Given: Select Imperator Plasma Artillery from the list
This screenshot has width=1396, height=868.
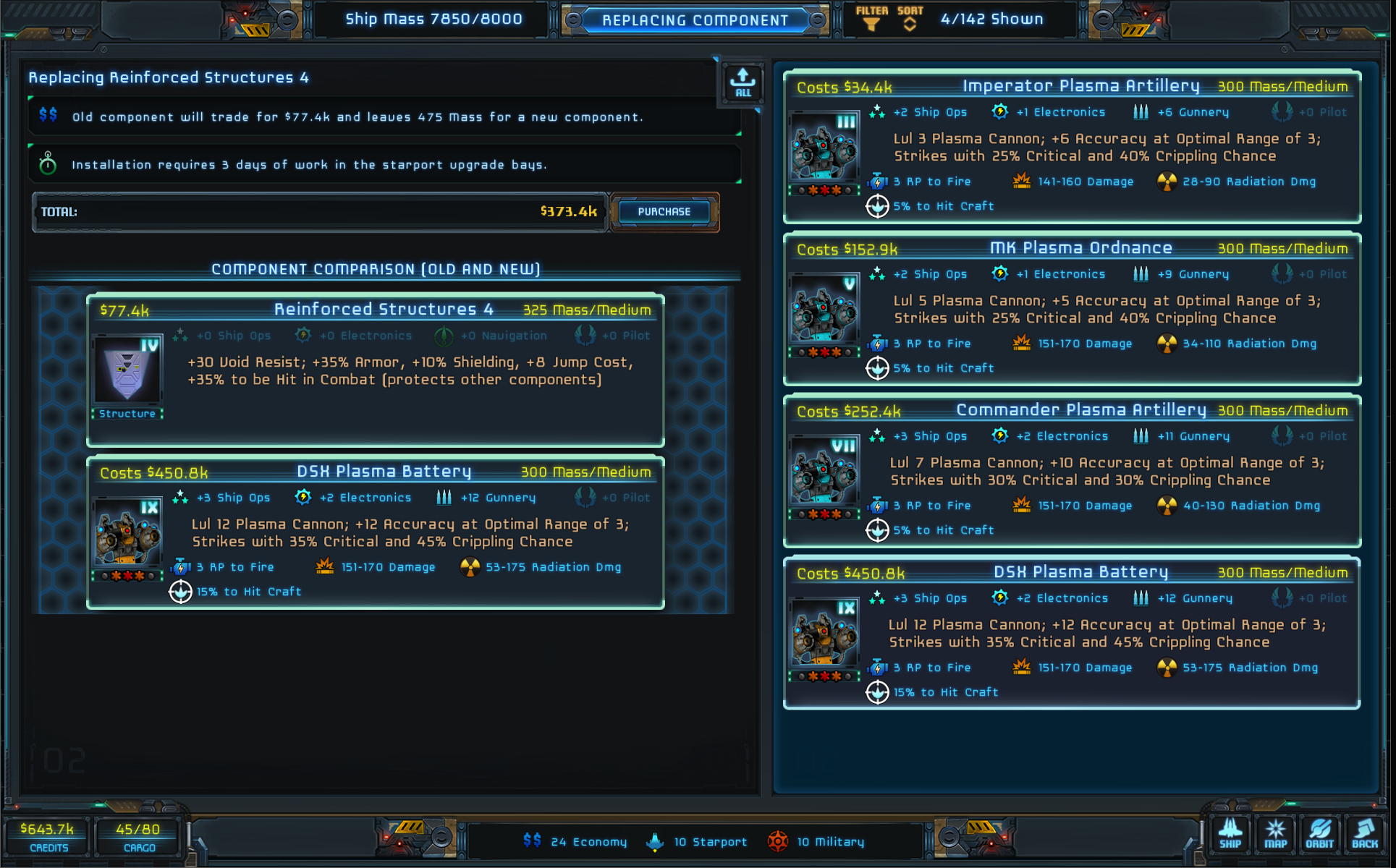Looking at the screenshot, I should [x=1071, y=147].
